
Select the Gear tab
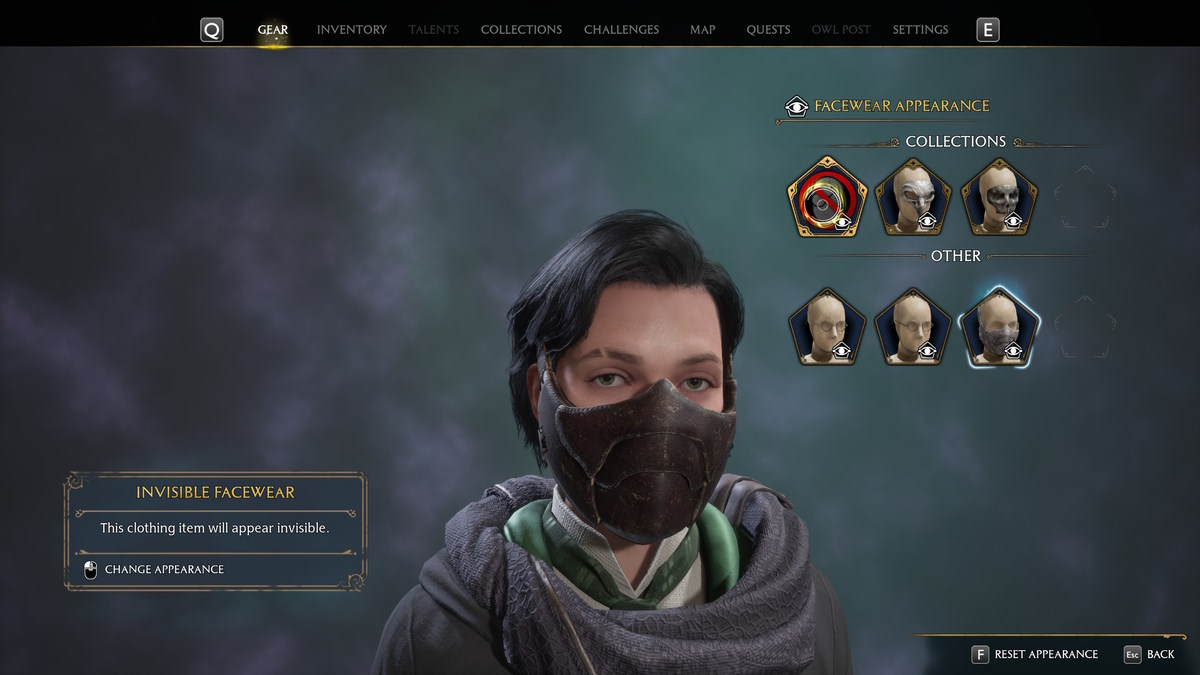[273, 30]
